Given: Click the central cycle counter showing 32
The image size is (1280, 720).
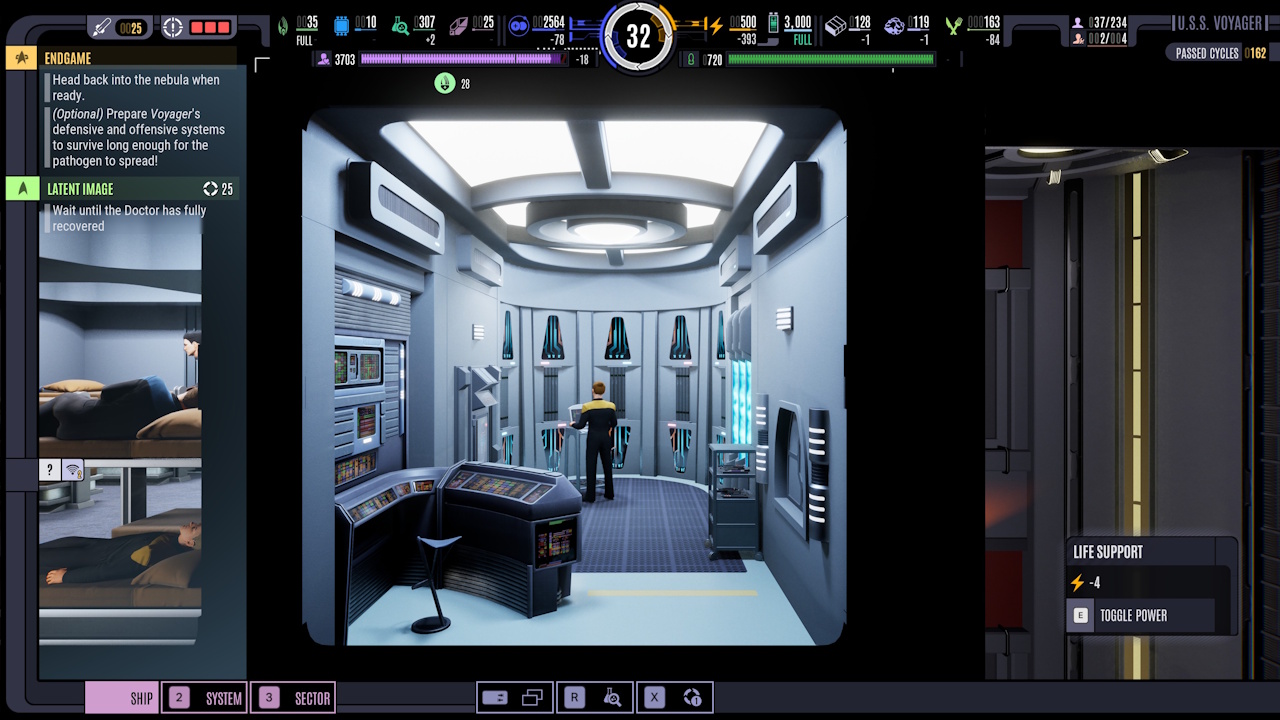Looking at the screenshot, I should click(x=640, y=35).
